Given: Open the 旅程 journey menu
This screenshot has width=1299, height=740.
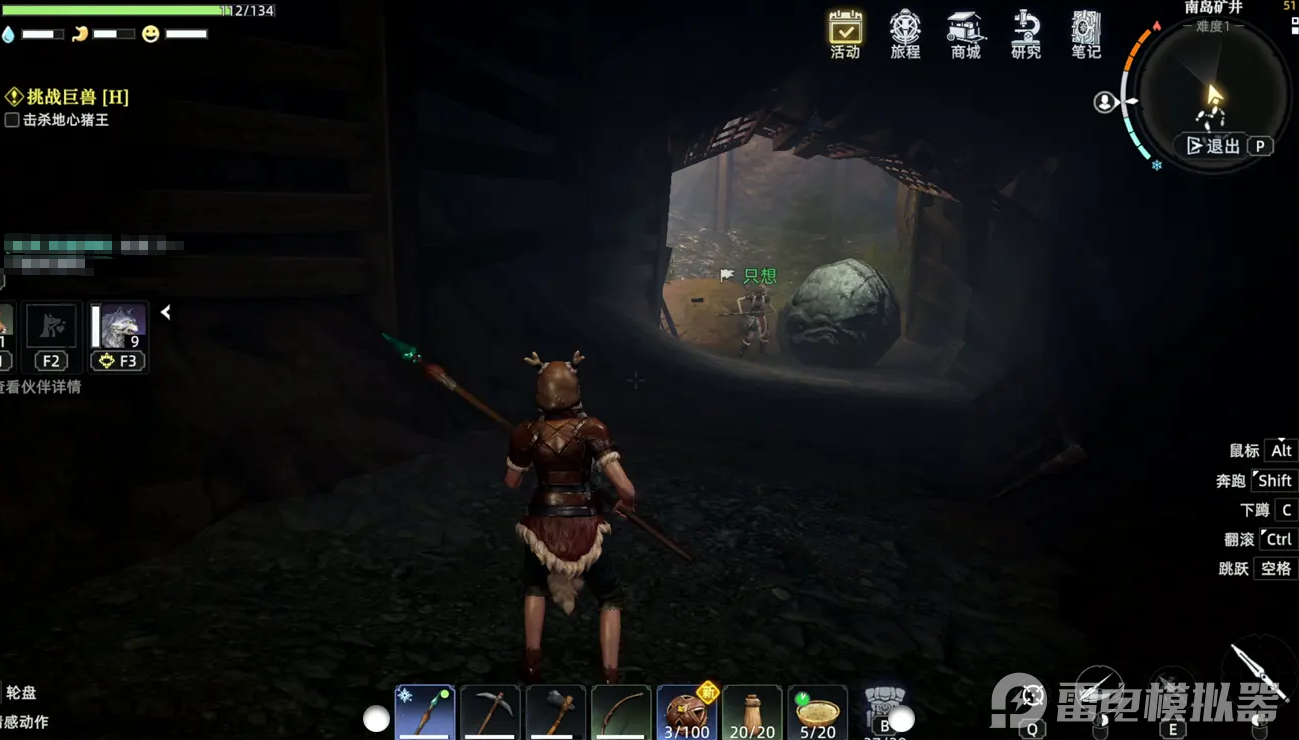Looking at the screenshot, I should pos(905,33).
